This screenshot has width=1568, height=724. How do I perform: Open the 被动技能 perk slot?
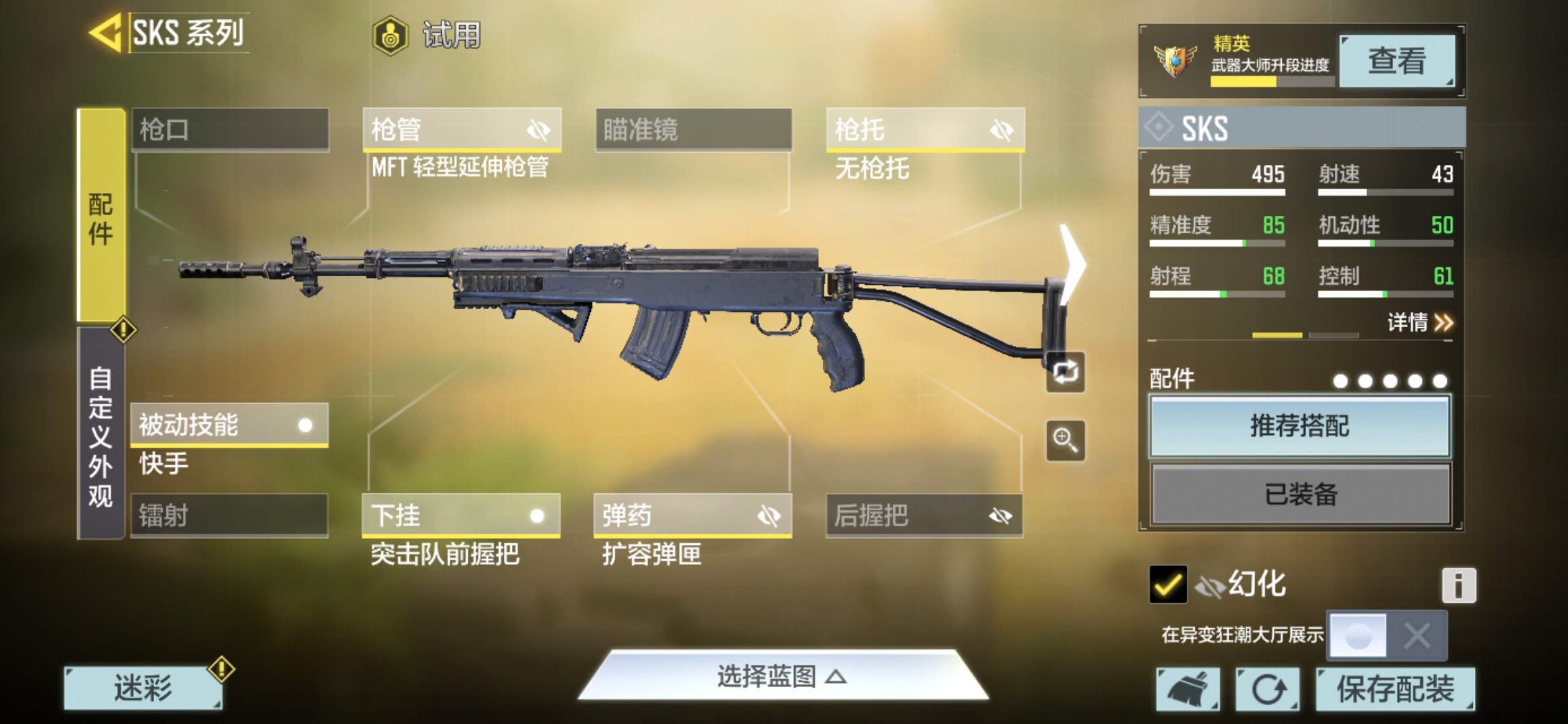[229, 425]
